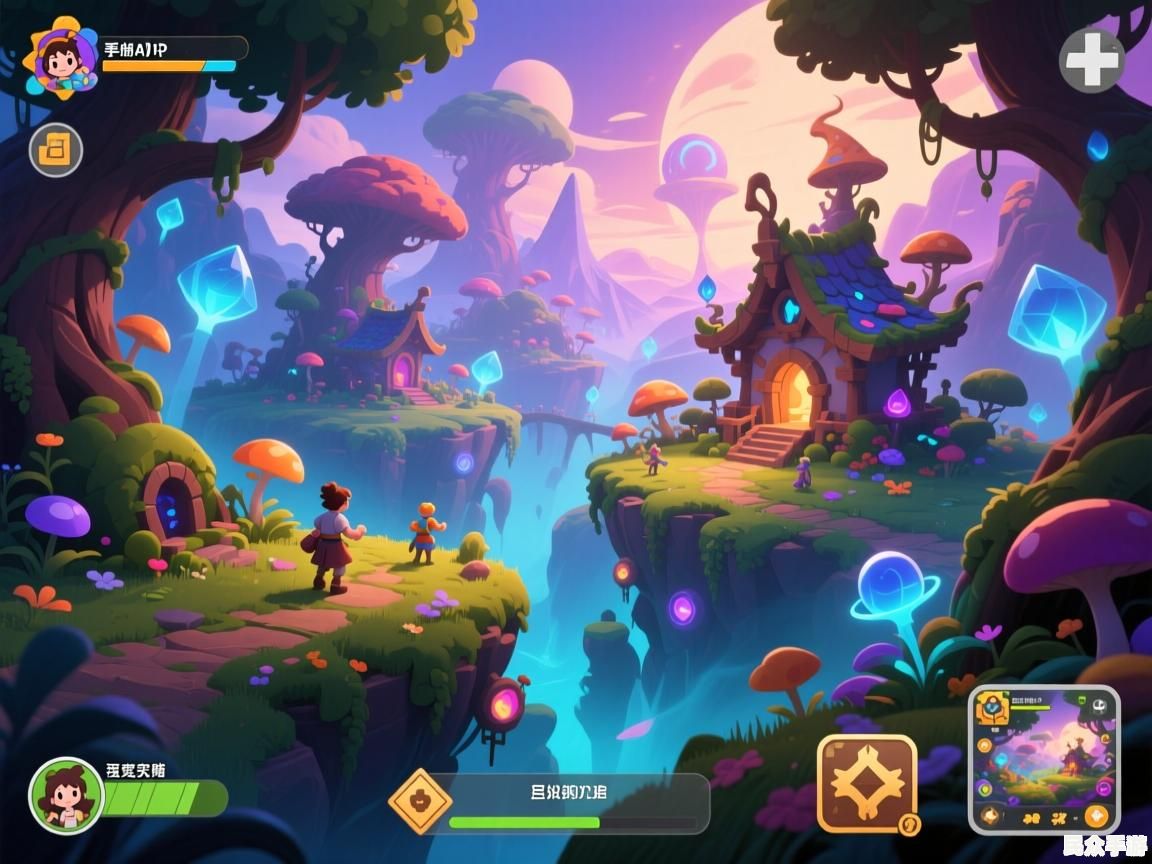Click the gray plus button
Viewport: 1152px width, 864px height.
tap(1092, 61)
